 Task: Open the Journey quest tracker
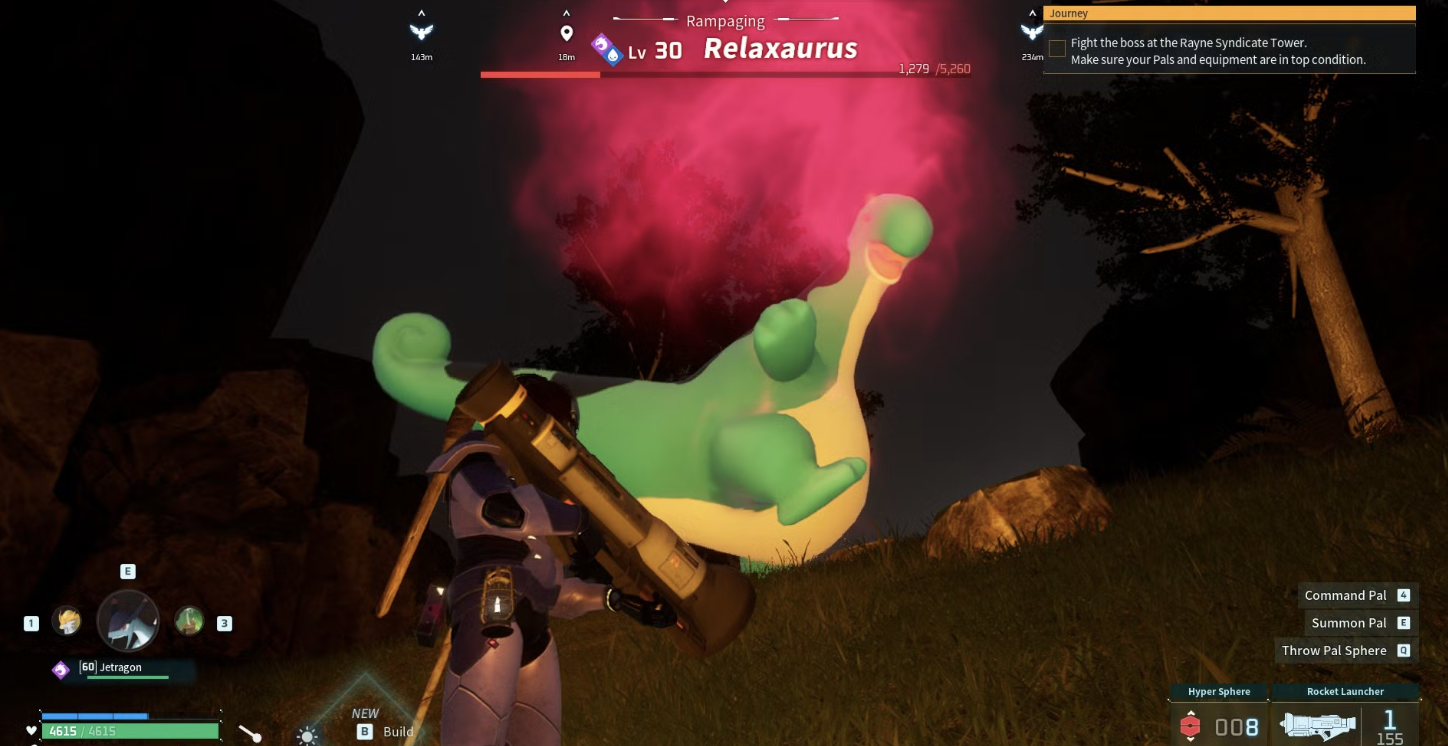click(x=1229, y=14)
